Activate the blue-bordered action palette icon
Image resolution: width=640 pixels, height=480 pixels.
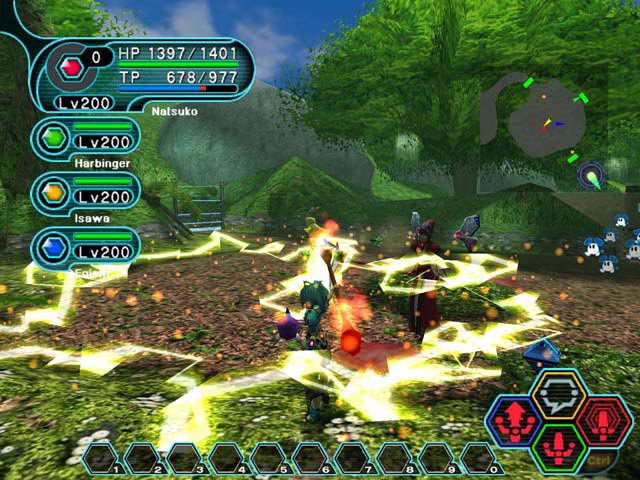click(514, 421)
